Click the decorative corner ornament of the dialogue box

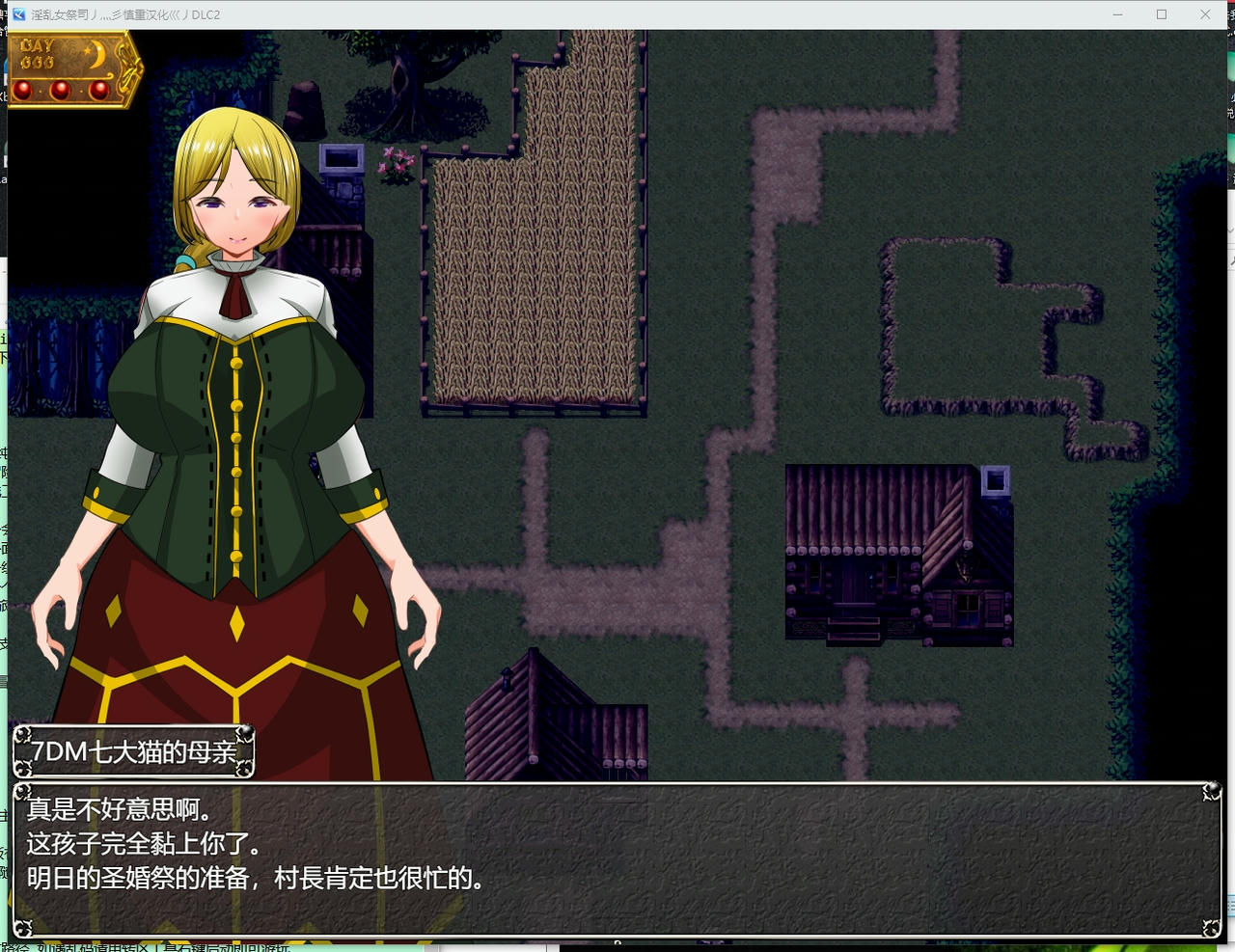click(1210, 791)
